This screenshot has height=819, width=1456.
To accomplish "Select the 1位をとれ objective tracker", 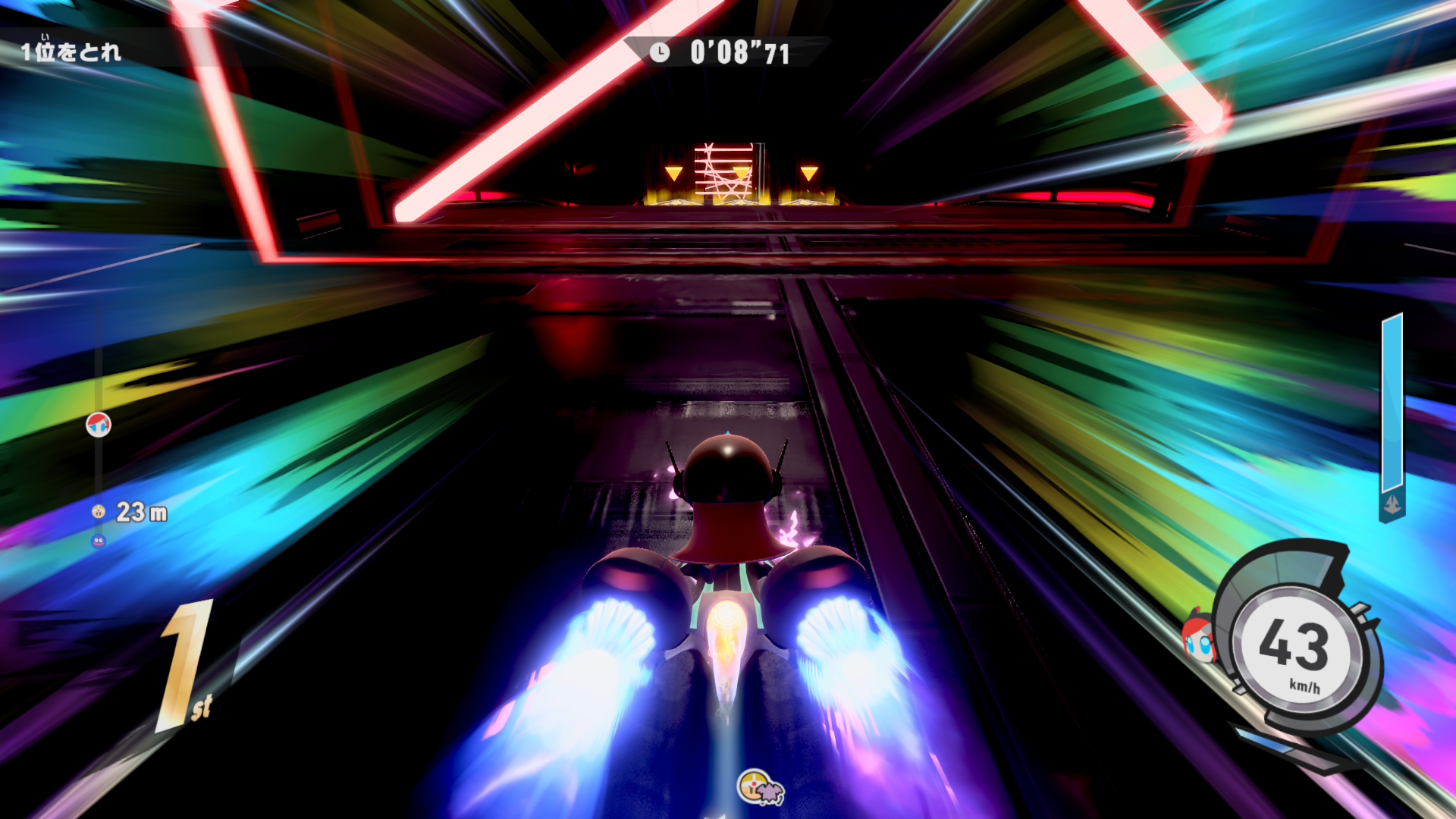I will [x=71, y=52].
